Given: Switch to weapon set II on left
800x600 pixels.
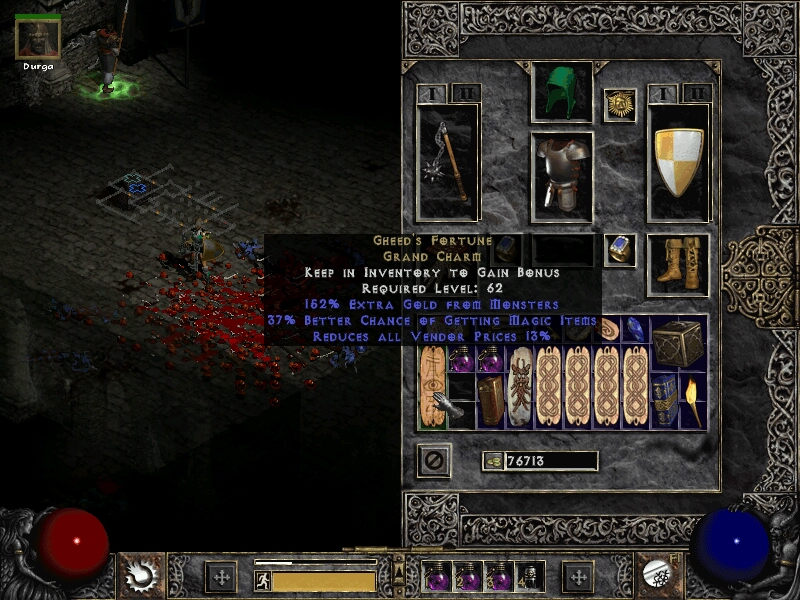Looking at the screenshot, I should (465, 93).
